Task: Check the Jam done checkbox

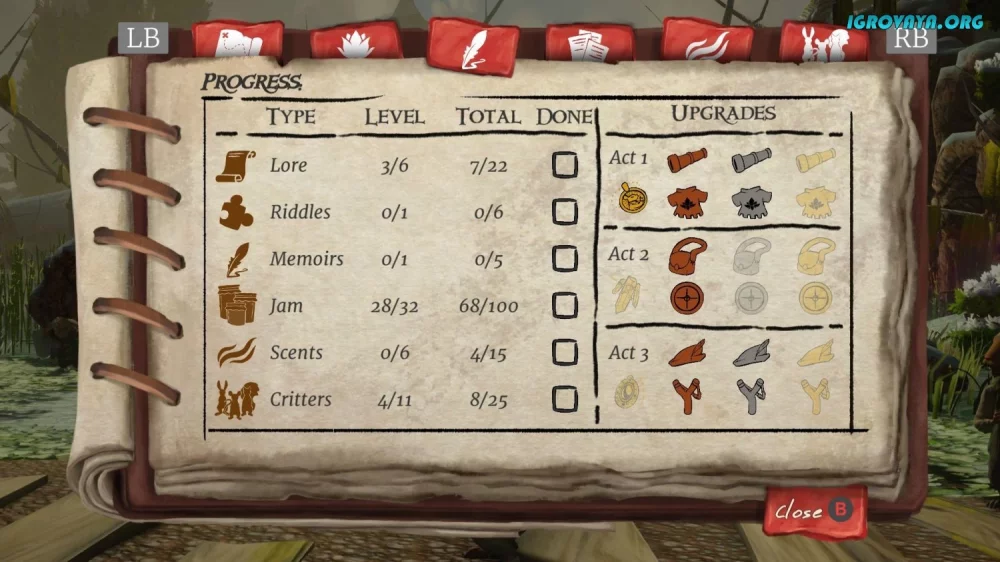Action: 565,306
